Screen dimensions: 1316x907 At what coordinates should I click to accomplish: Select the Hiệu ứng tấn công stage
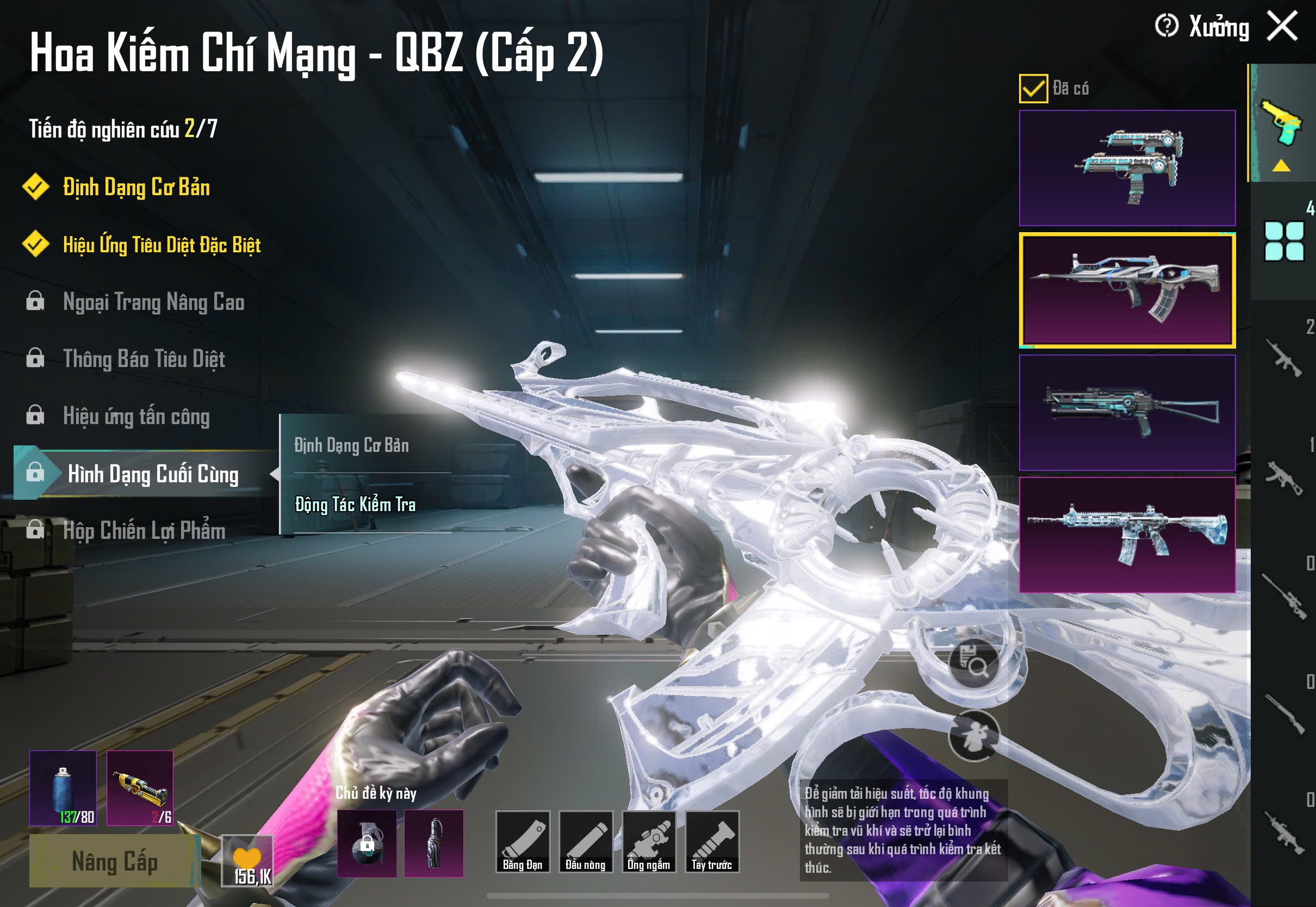click(136, 416)
